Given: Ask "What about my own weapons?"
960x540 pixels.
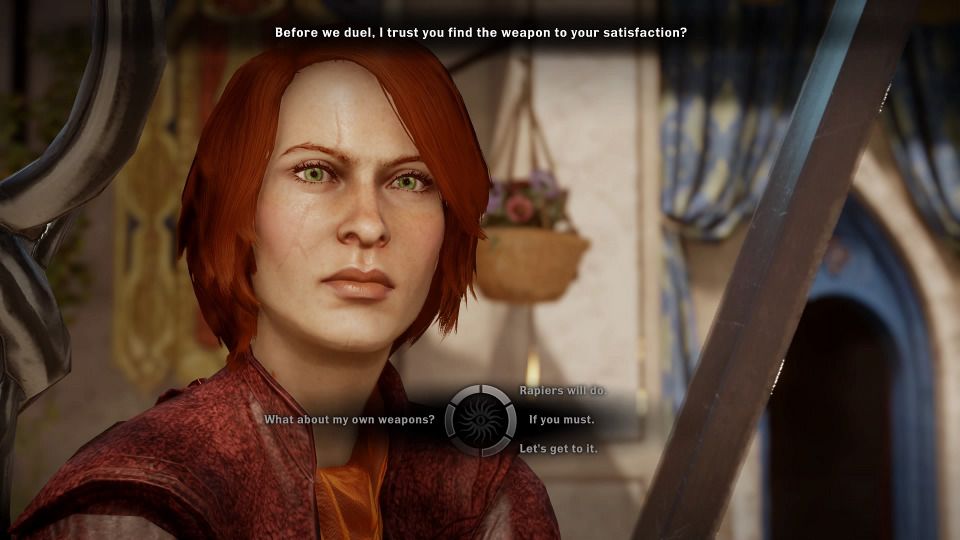Looking at the screenshot, I should (349, 420).
